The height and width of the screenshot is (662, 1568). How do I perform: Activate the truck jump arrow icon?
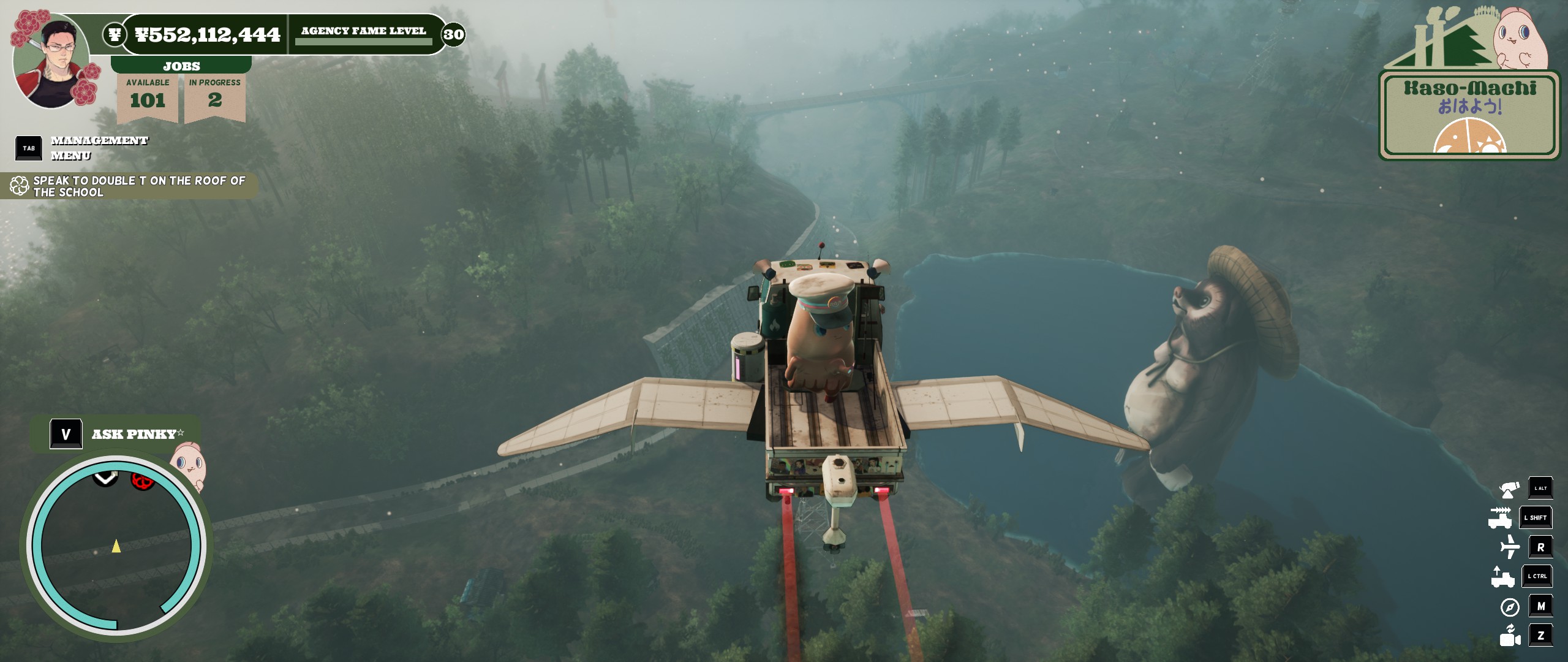[x=1502, y=576]
